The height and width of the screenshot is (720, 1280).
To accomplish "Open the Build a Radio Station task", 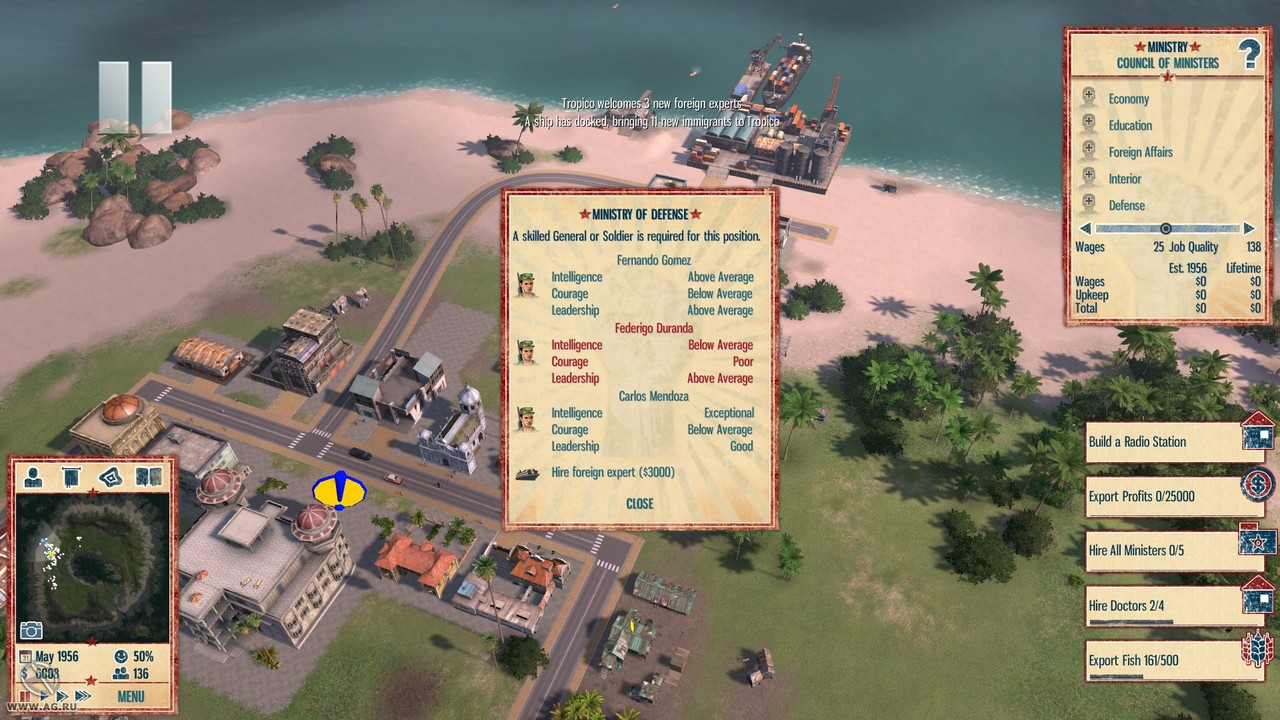I will coord(1164,442).
